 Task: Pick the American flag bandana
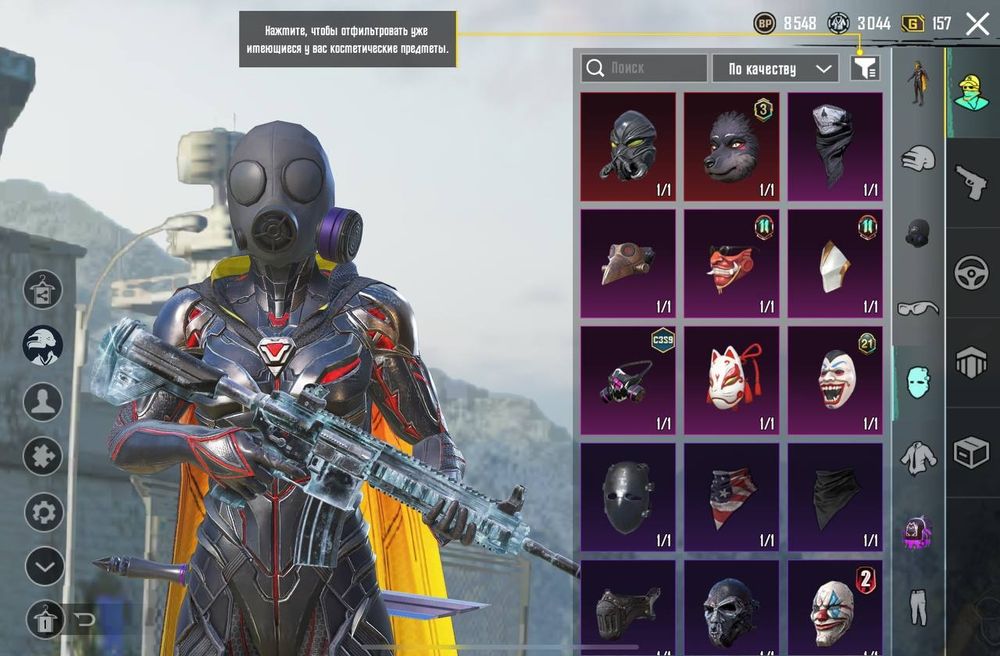(x=731, y=496)
